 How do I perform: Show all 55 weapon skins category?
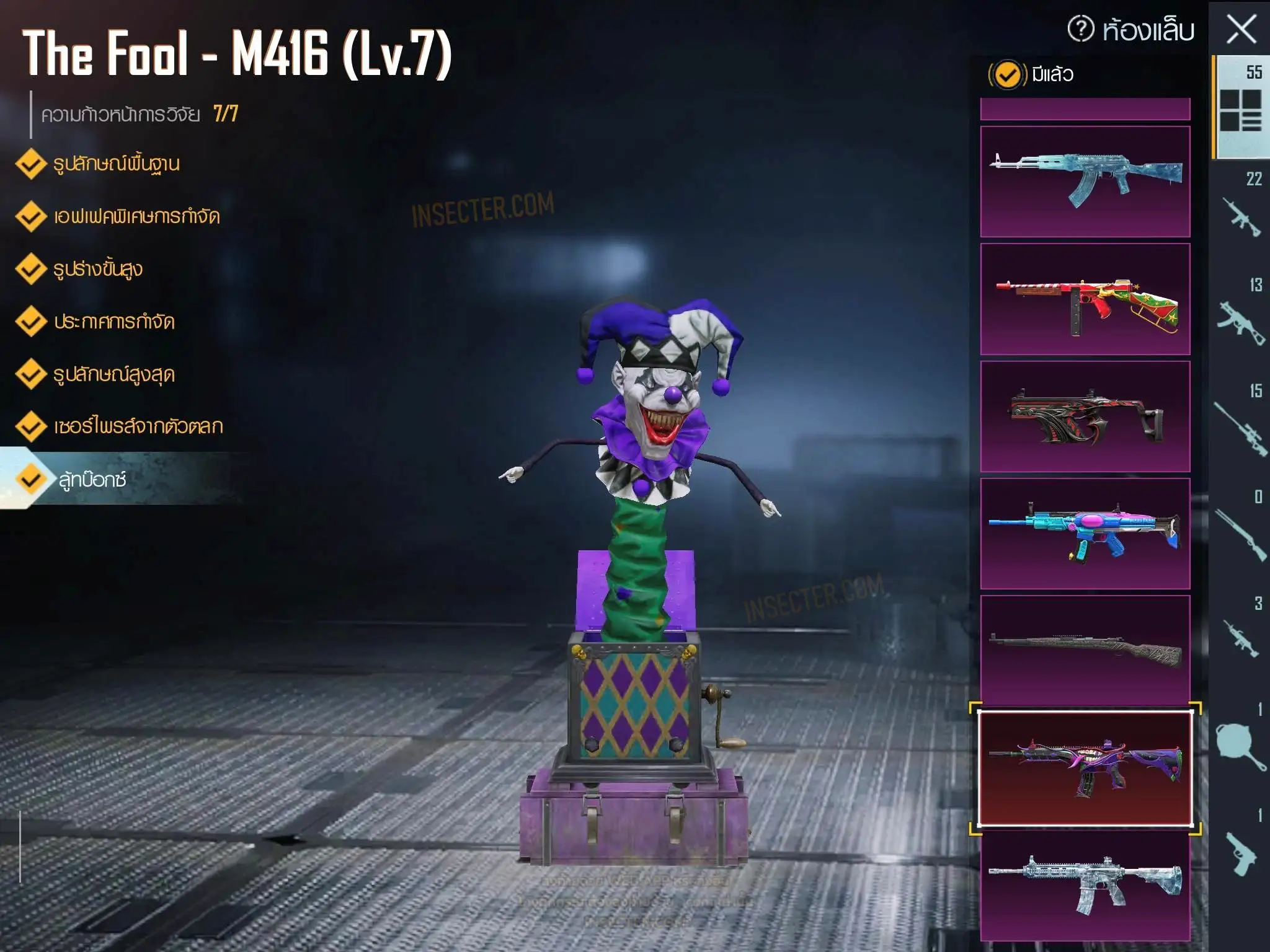click(1241, 105)
